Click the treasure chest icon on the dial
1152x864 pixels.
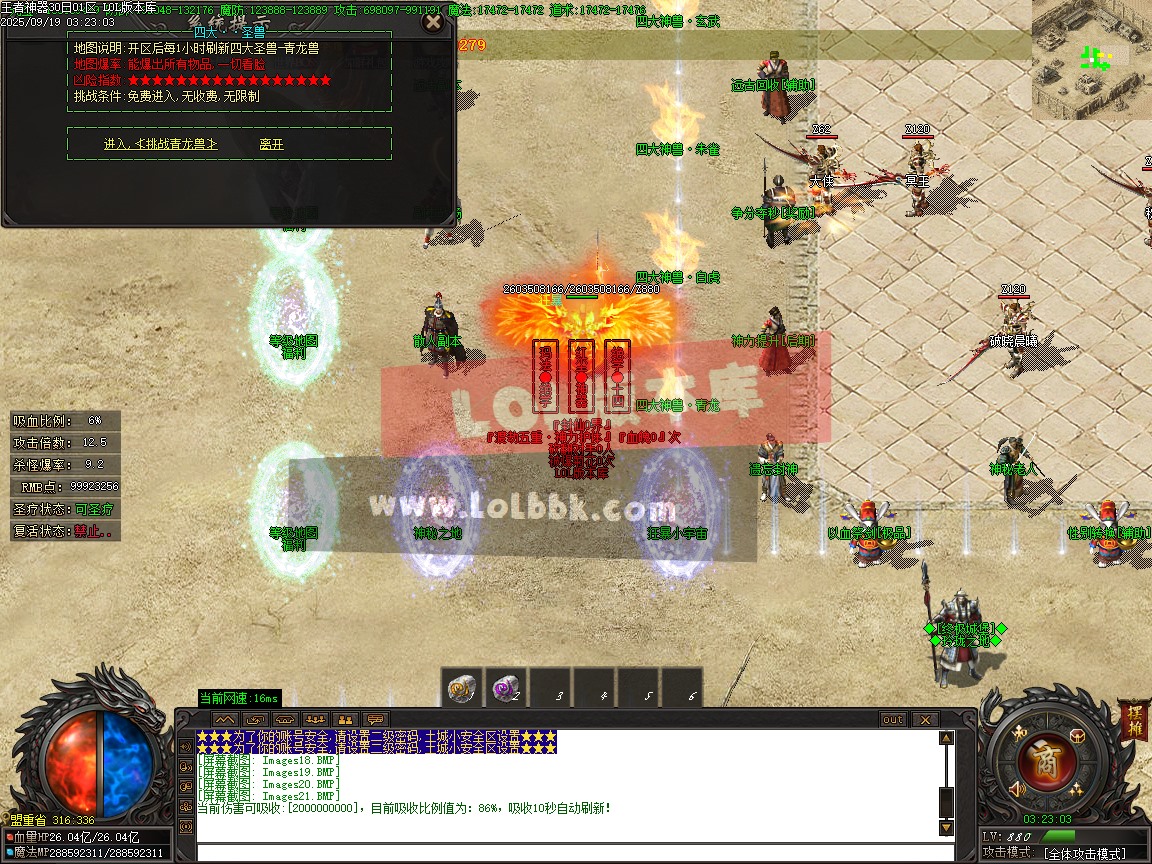[1078, 736]
